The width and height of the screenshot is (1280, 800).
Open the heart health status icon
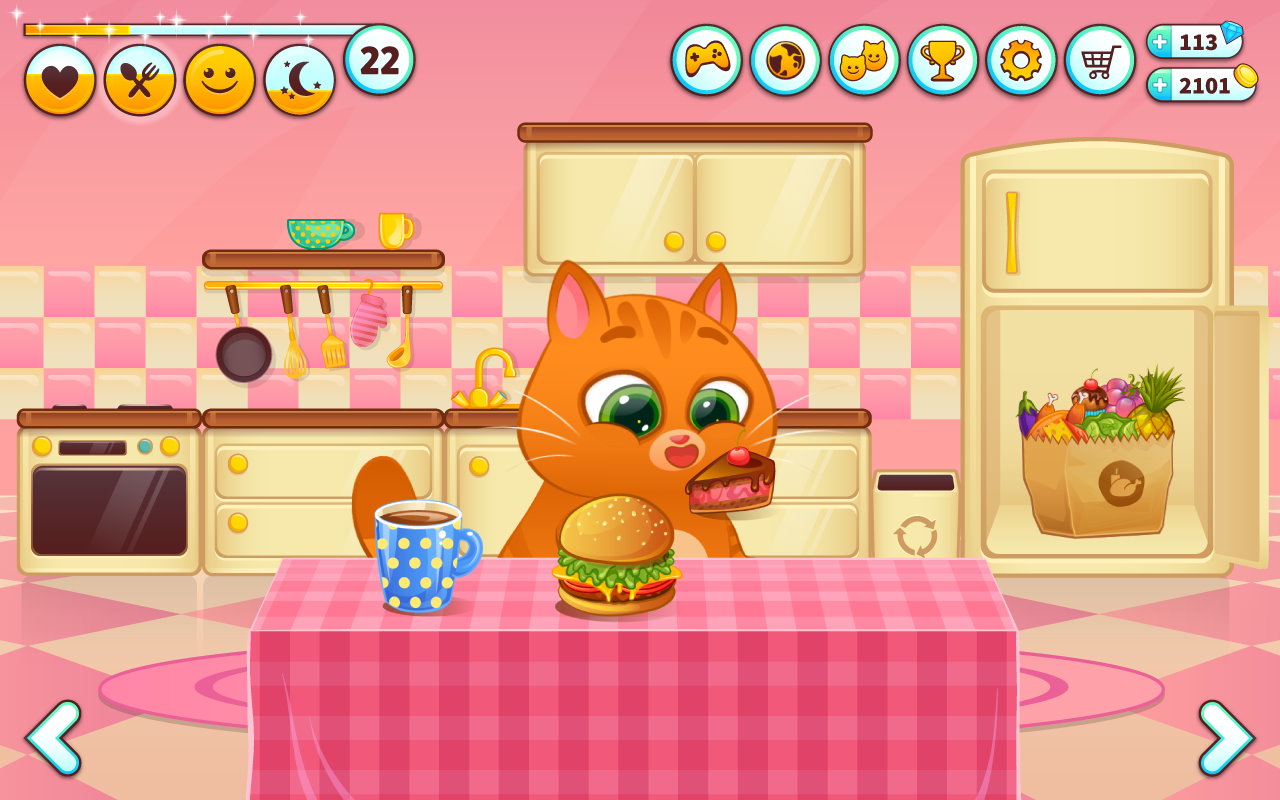click(60, 80)
